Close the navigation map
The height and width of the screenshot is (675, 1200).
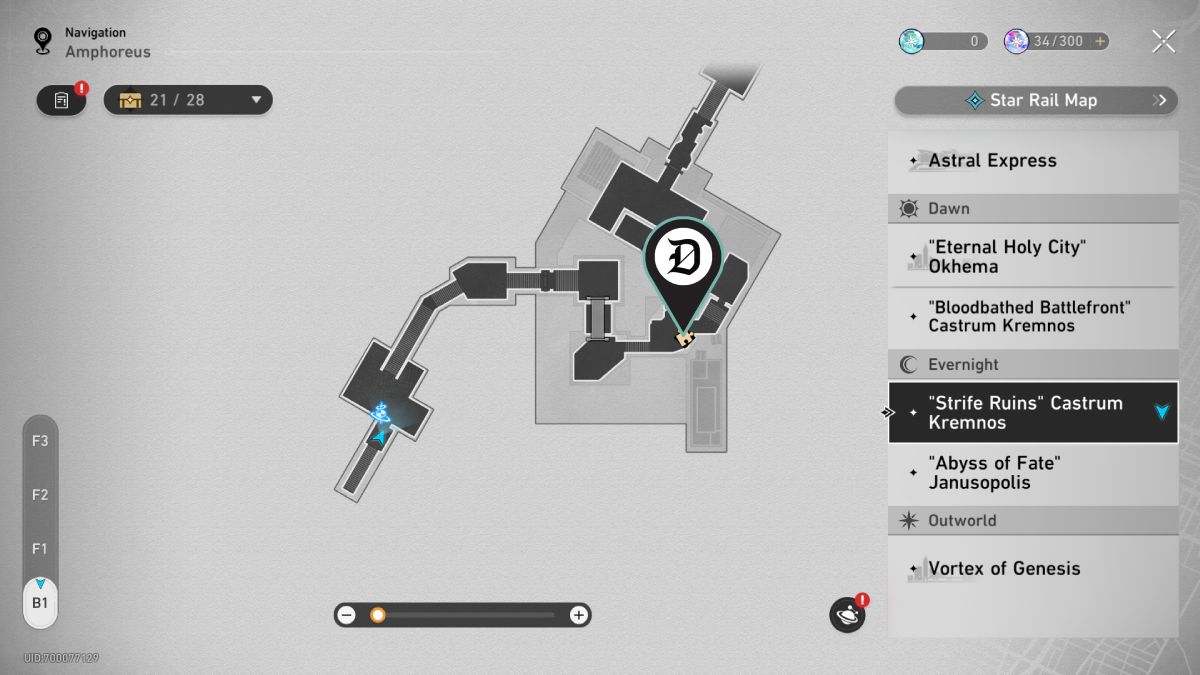coord(1163,41)
